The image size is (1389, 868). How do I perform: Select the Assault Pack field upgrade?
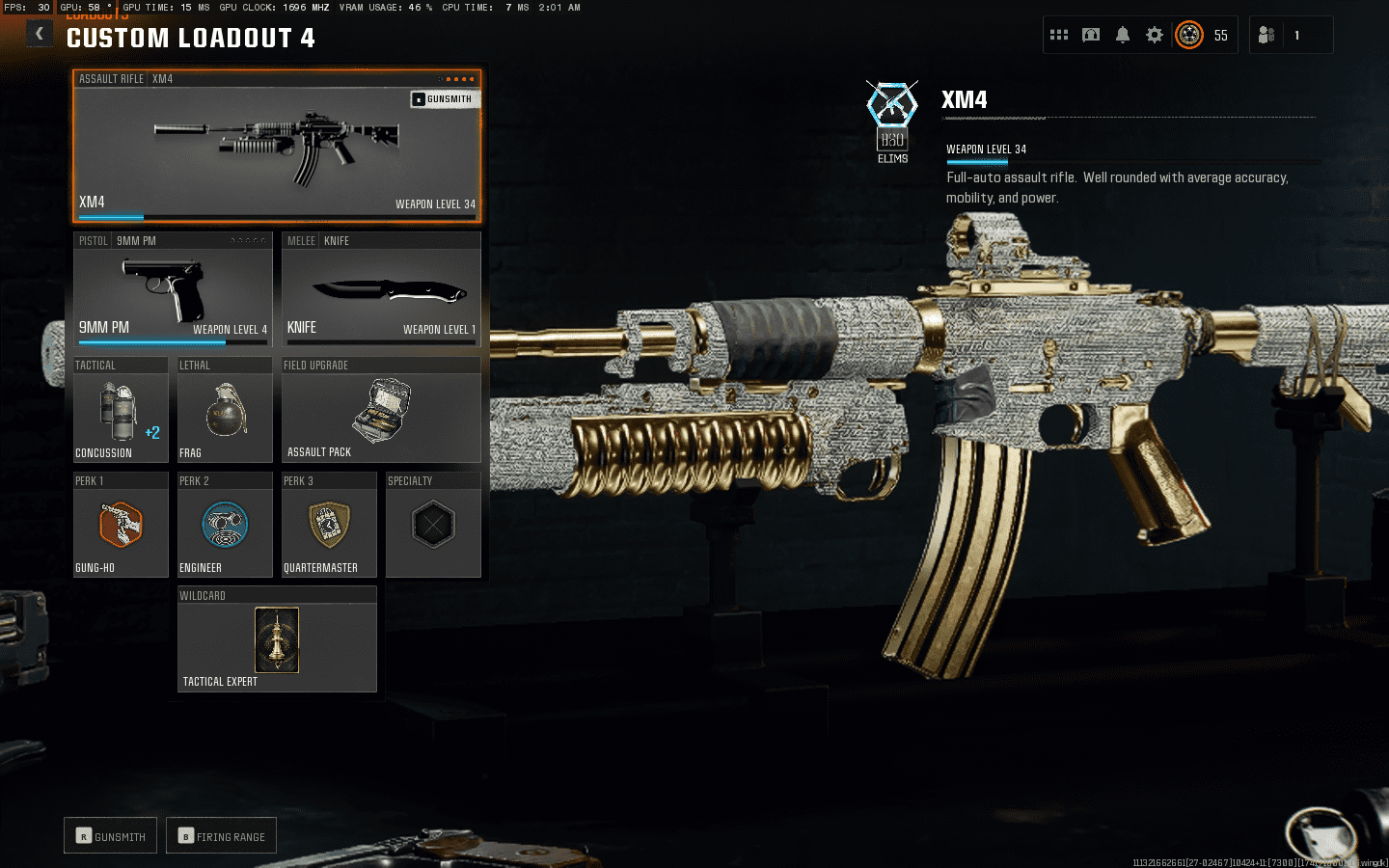click(381, 411)
